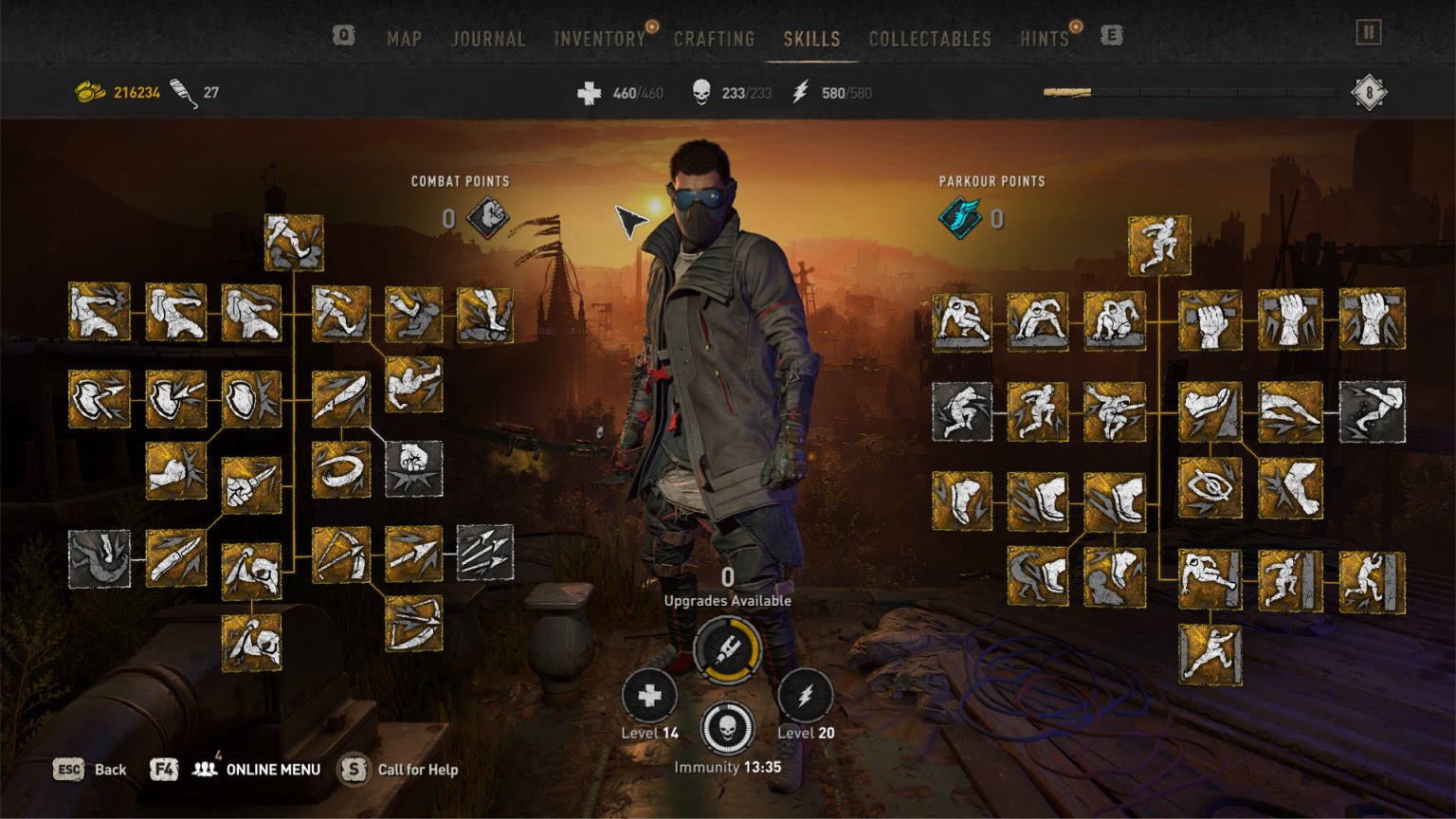Open the COLLECTABLES tab
The image size is (1456, 819).
929,39
